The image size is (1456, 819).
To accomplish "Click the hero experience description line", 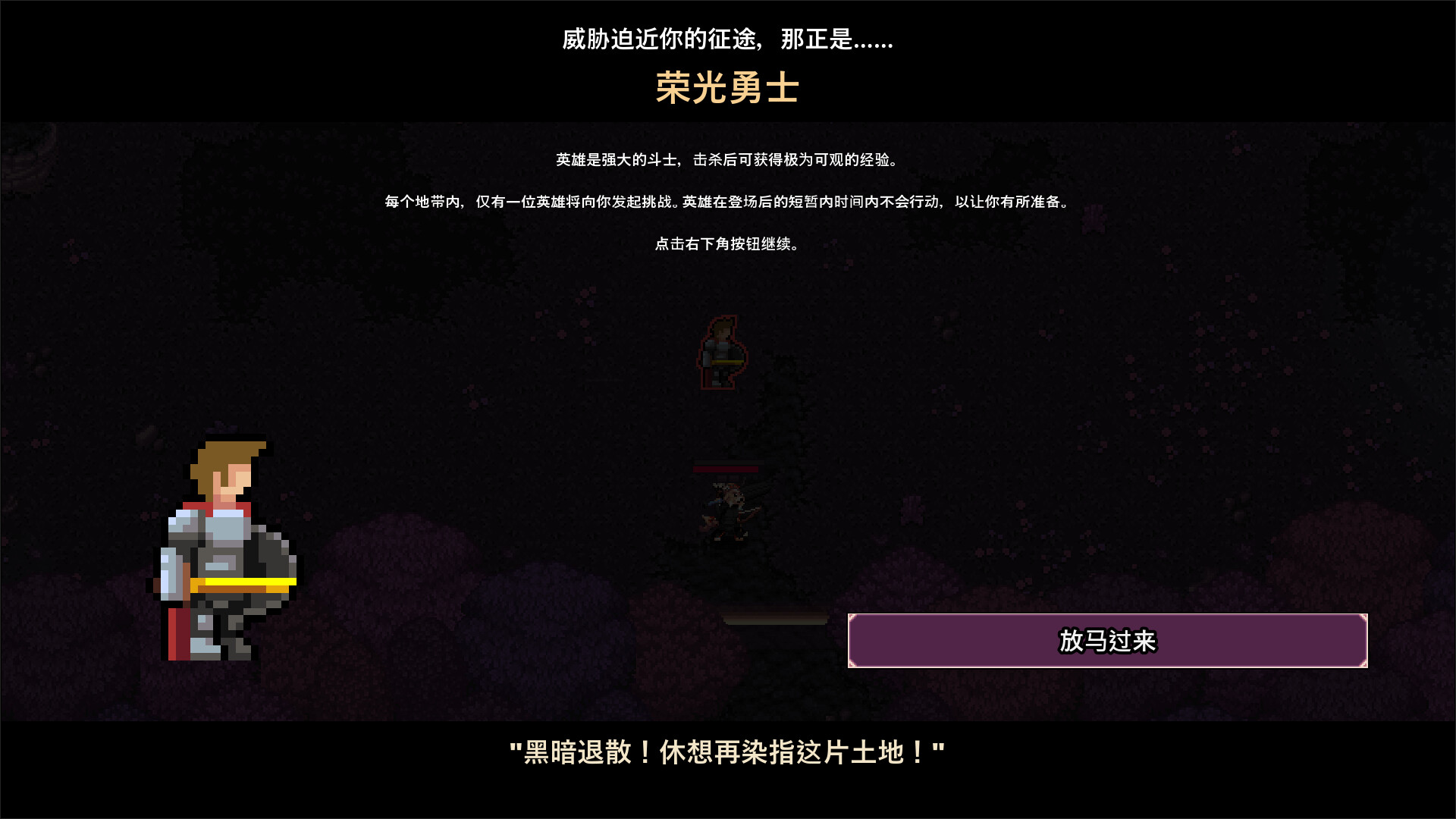I will [x=726, y=159].
